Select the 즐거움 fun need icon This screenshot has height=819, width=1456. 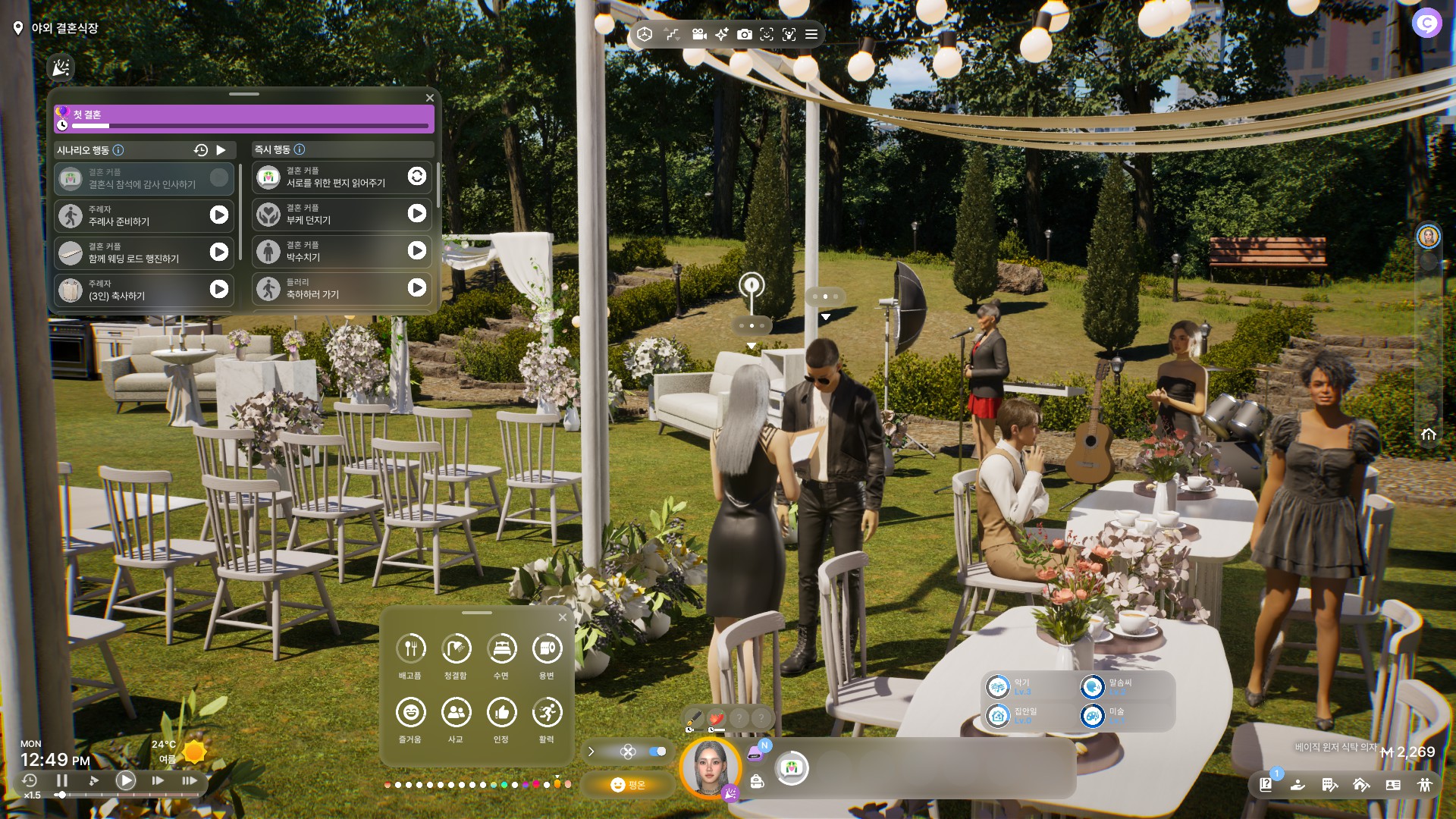[410, 713]
